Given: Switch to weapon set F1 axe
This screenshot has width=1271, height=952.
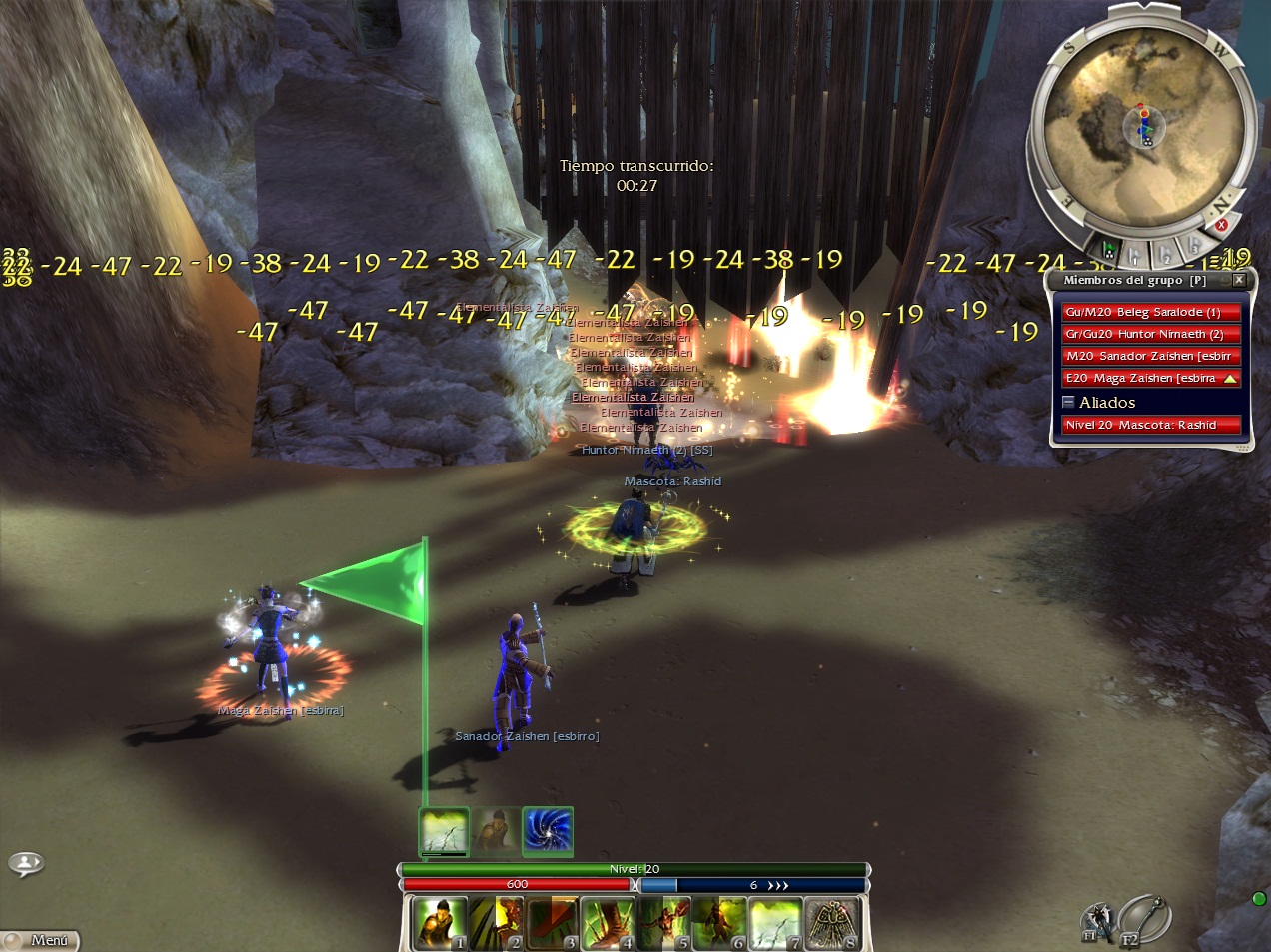Looking at the screenshot, I should pos(1096,921).
